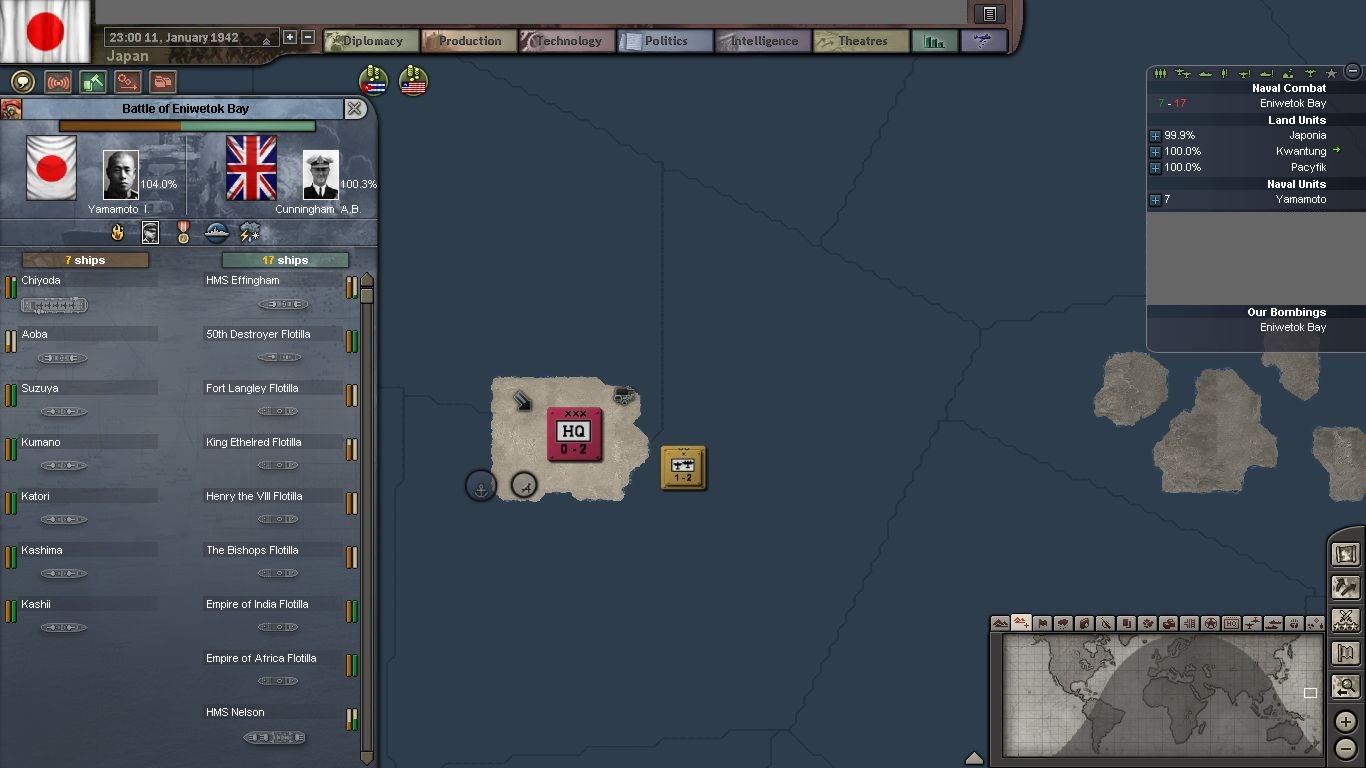Zoom out the map with the minus button
Screen dimensions: 1366x768
[x=1346, y=747]
